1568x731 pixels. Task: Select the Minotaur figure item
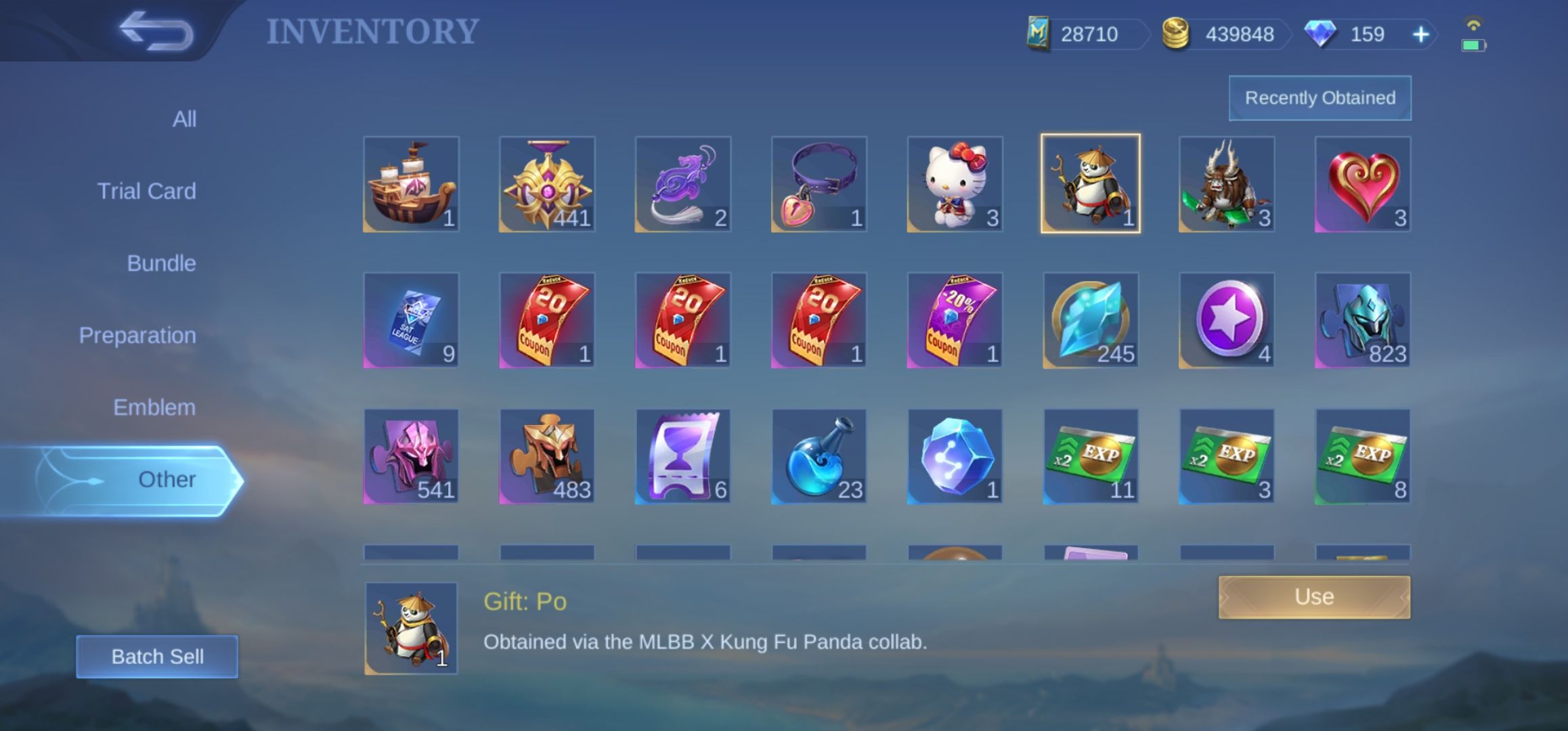coord(1225,183)
